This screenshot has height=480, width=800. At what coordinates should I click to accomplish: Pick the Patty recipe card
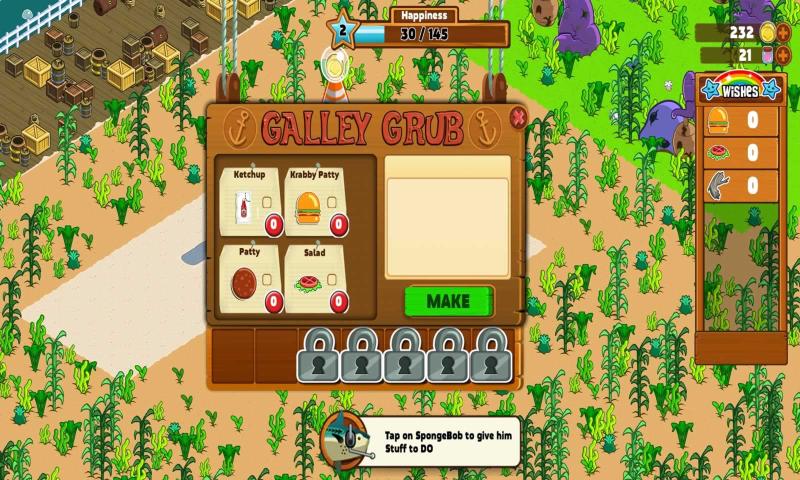(x=250, y=280)
